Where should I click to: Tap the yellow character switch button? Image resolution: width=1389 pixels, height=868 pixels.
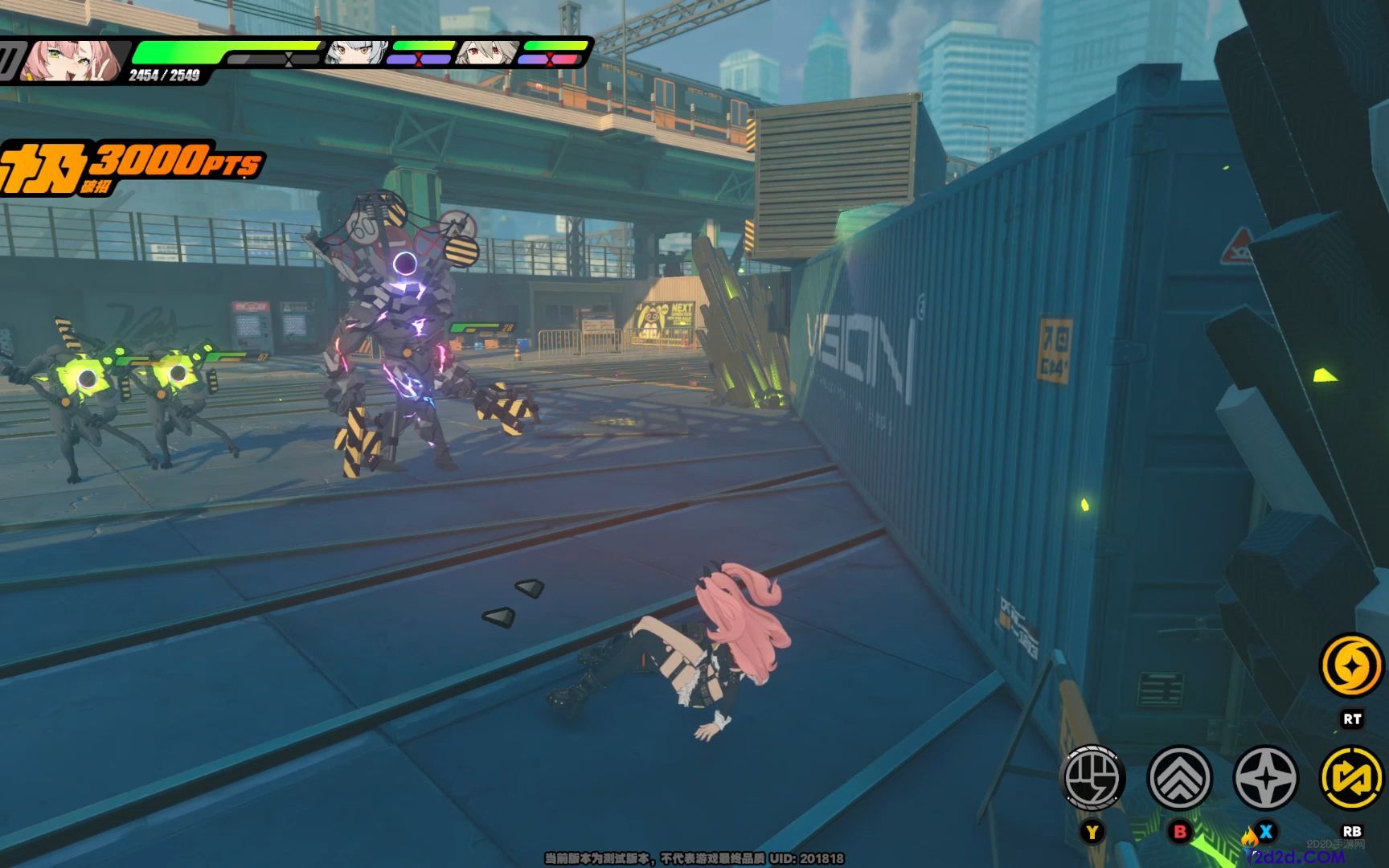[x=1352, y=778]
